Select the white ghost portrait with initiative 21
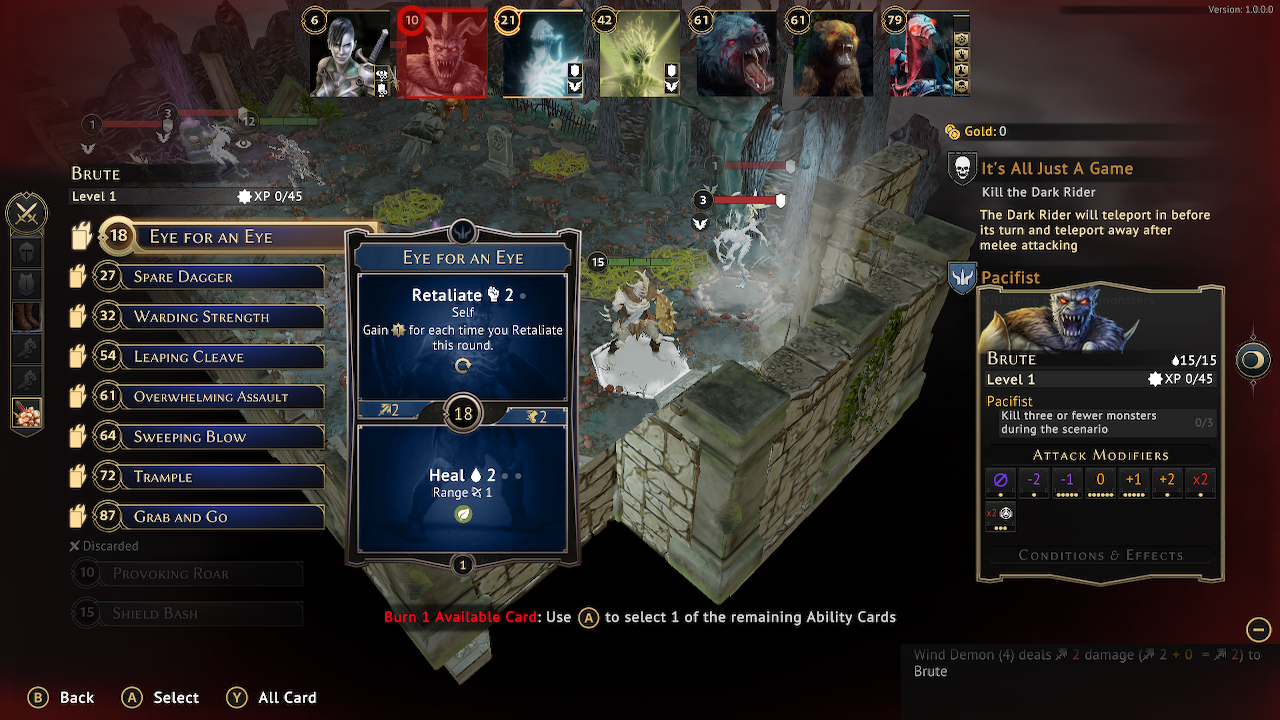Viewport: 1280px width, 720px height. click(543, 55)
